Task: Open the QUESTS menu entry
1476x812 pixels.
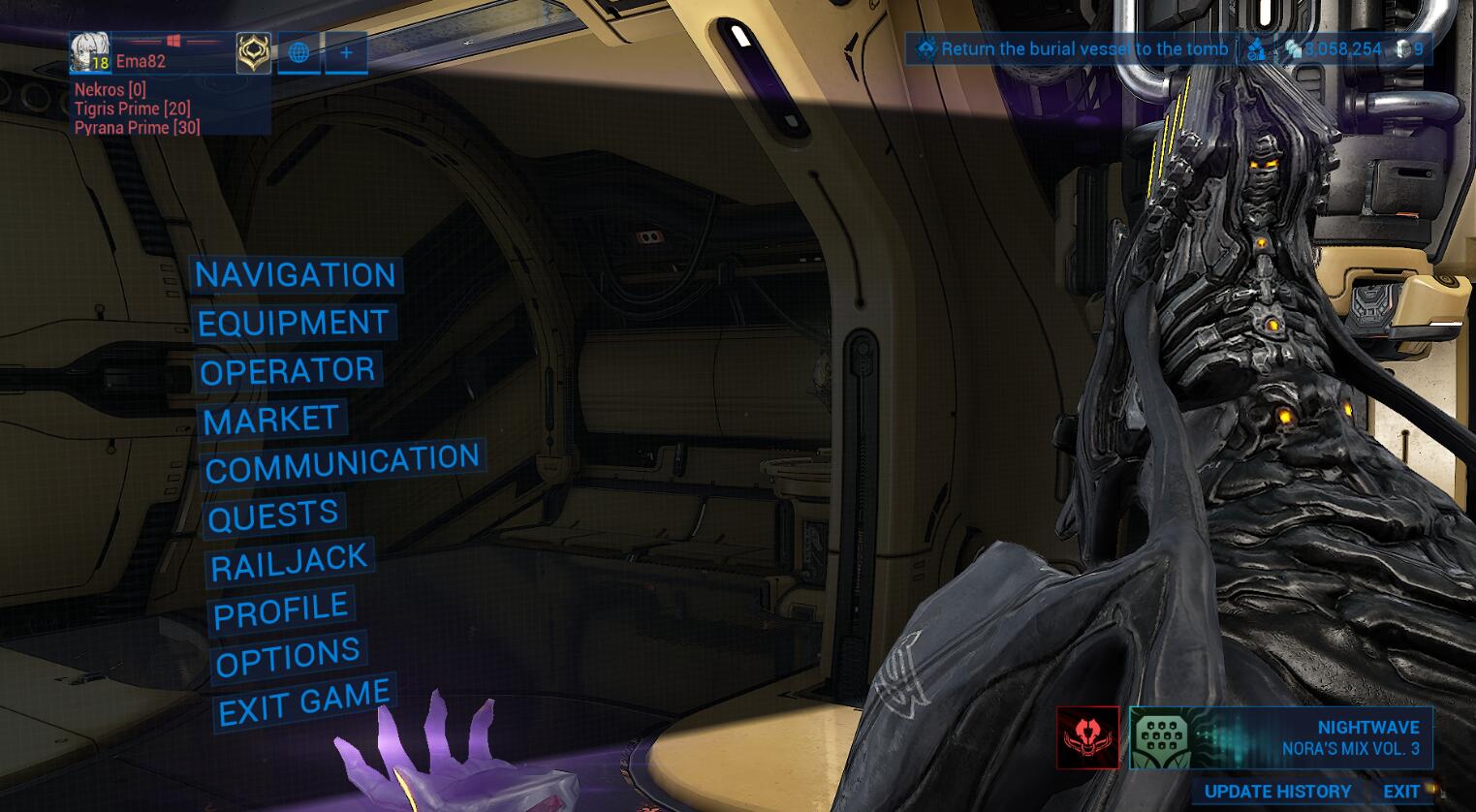Action: pos(273,514)
